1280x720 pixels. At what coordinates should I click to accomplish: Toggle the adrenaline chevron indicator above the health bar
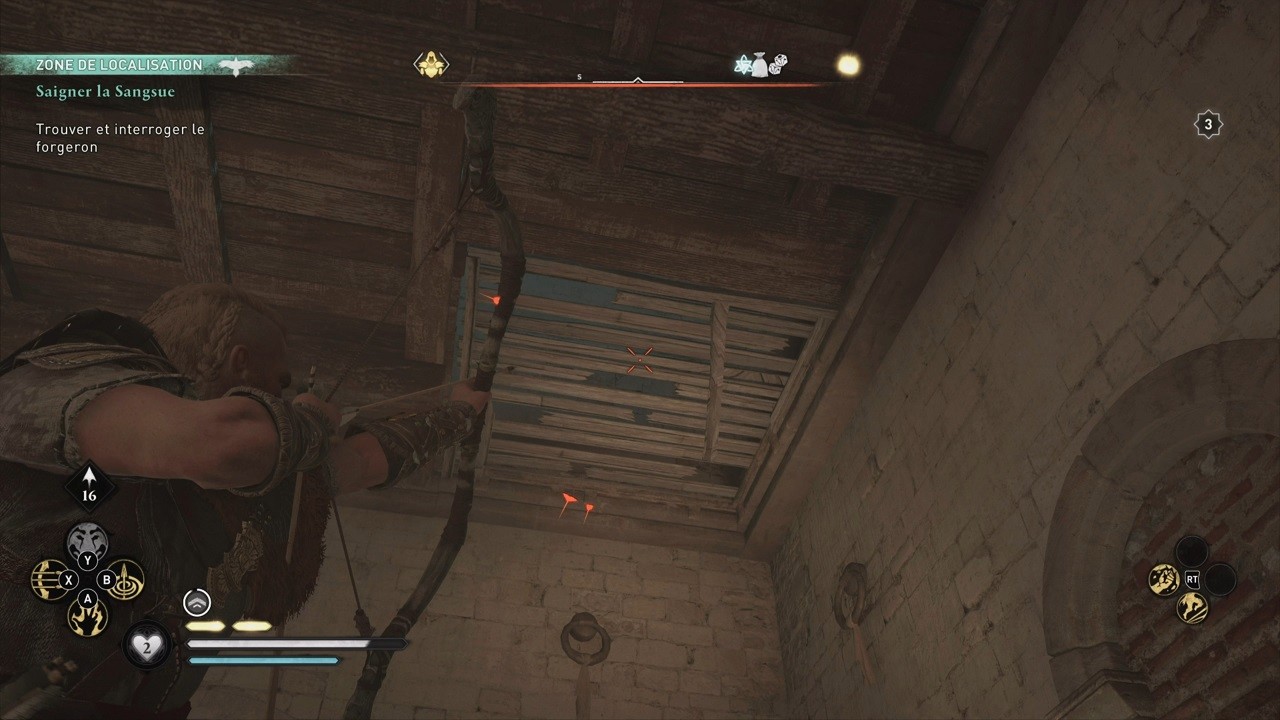coord(196,602)
